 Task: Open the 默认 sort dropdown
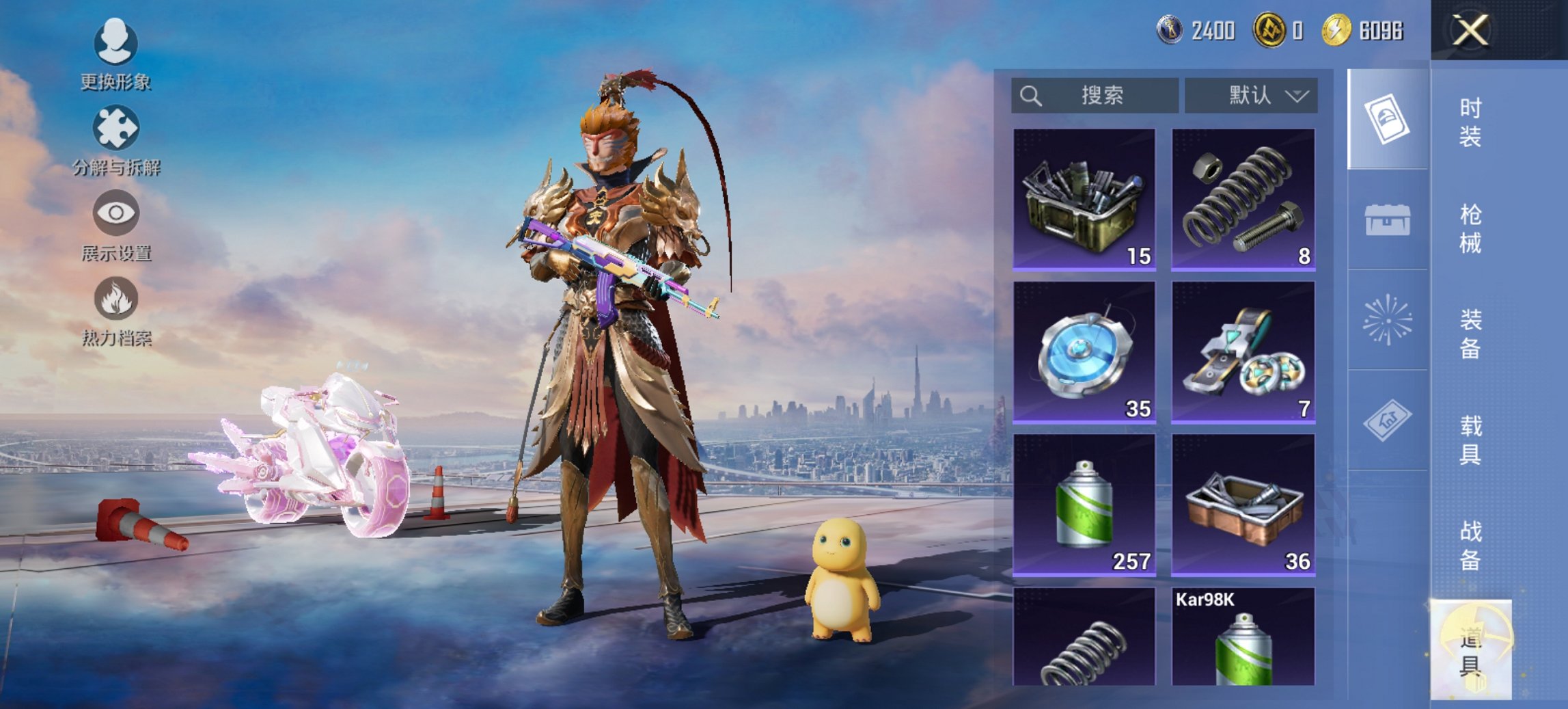pos(1251,95)
